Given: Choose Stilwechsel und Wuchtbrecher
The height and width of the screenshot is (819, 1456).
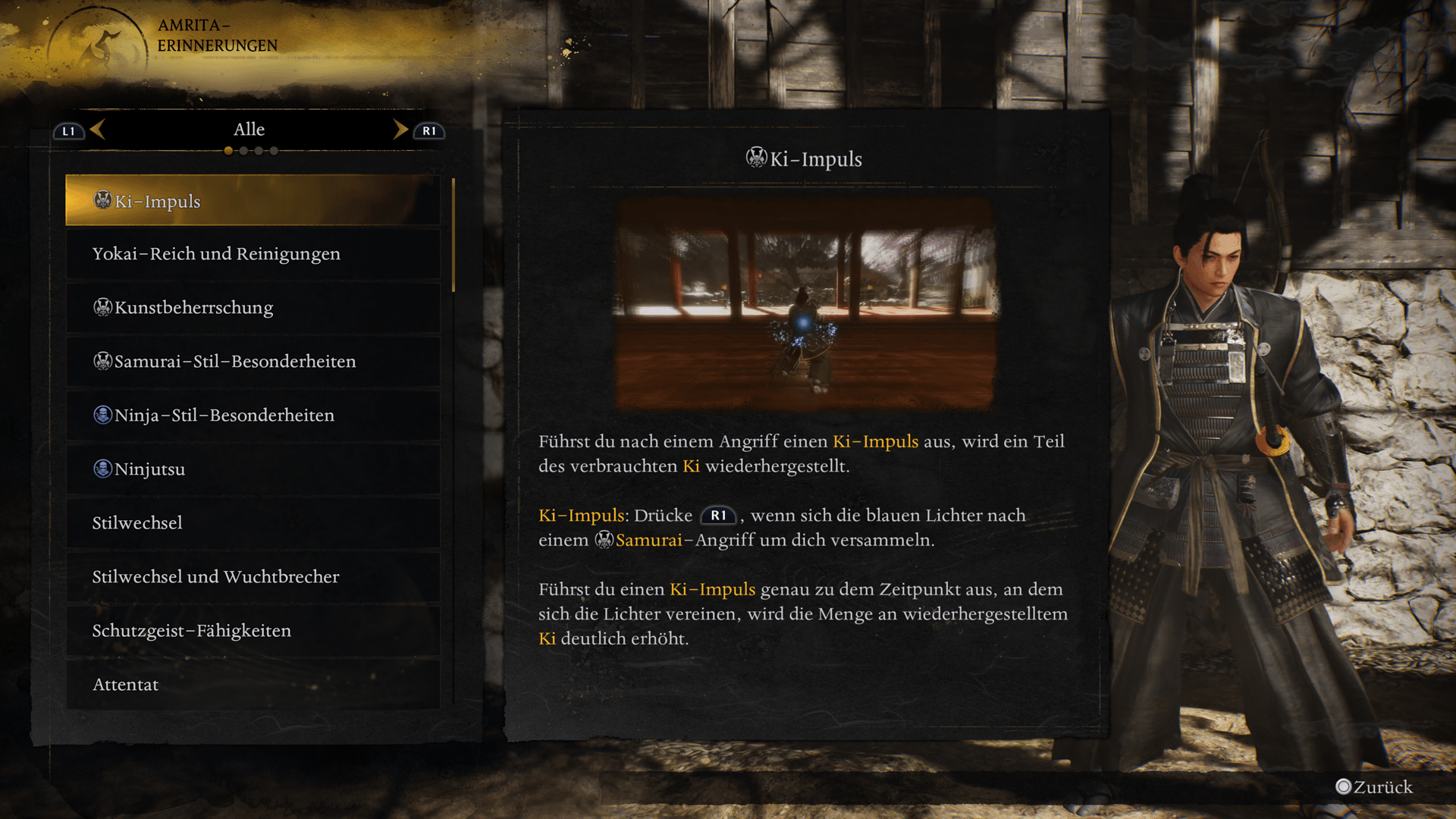Looking at the screenshot, I should [253, 577].
